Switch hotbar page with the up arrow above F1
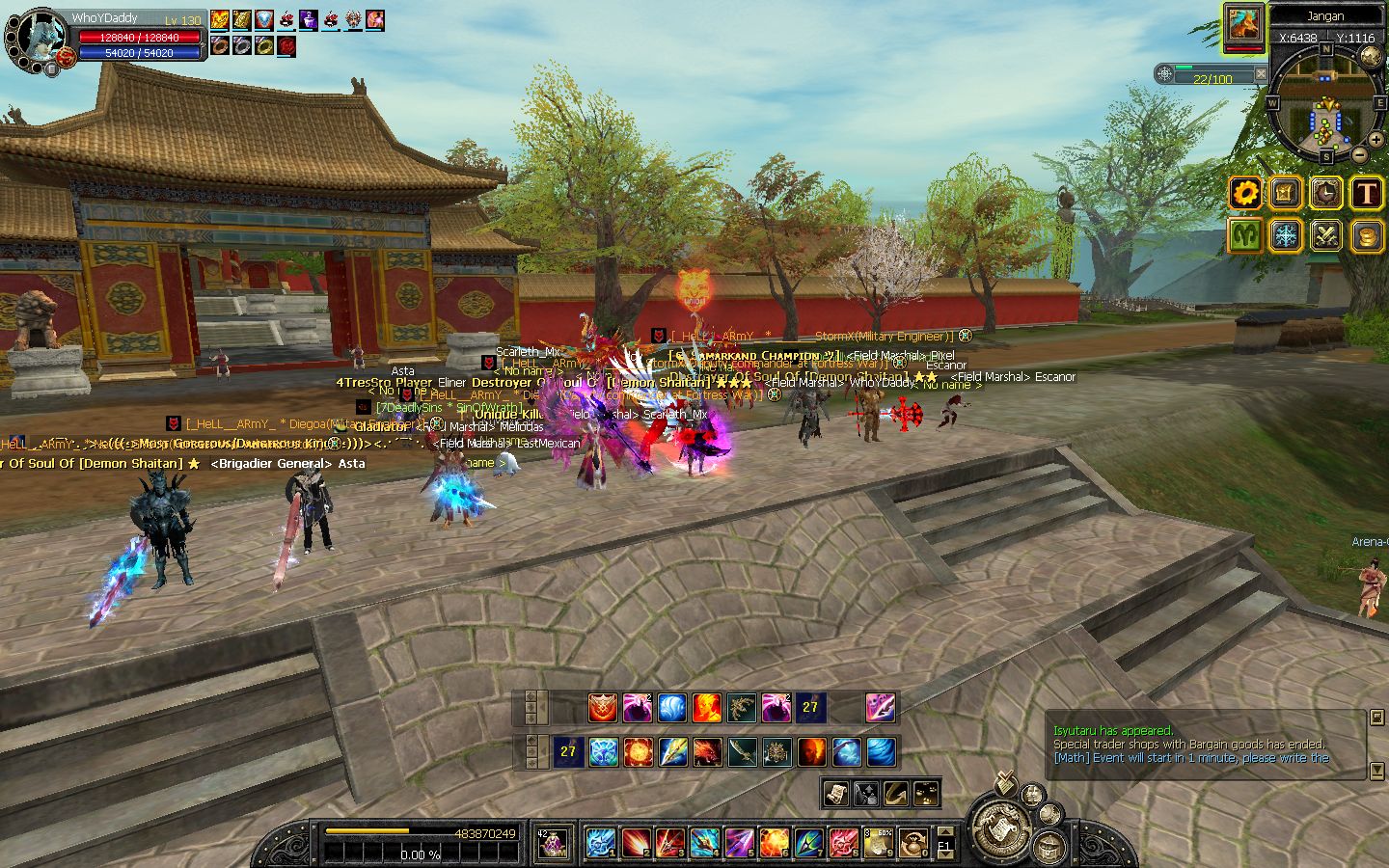This screenshot has width=1389, height=868. pyautogui.click(x=945, y=831)
